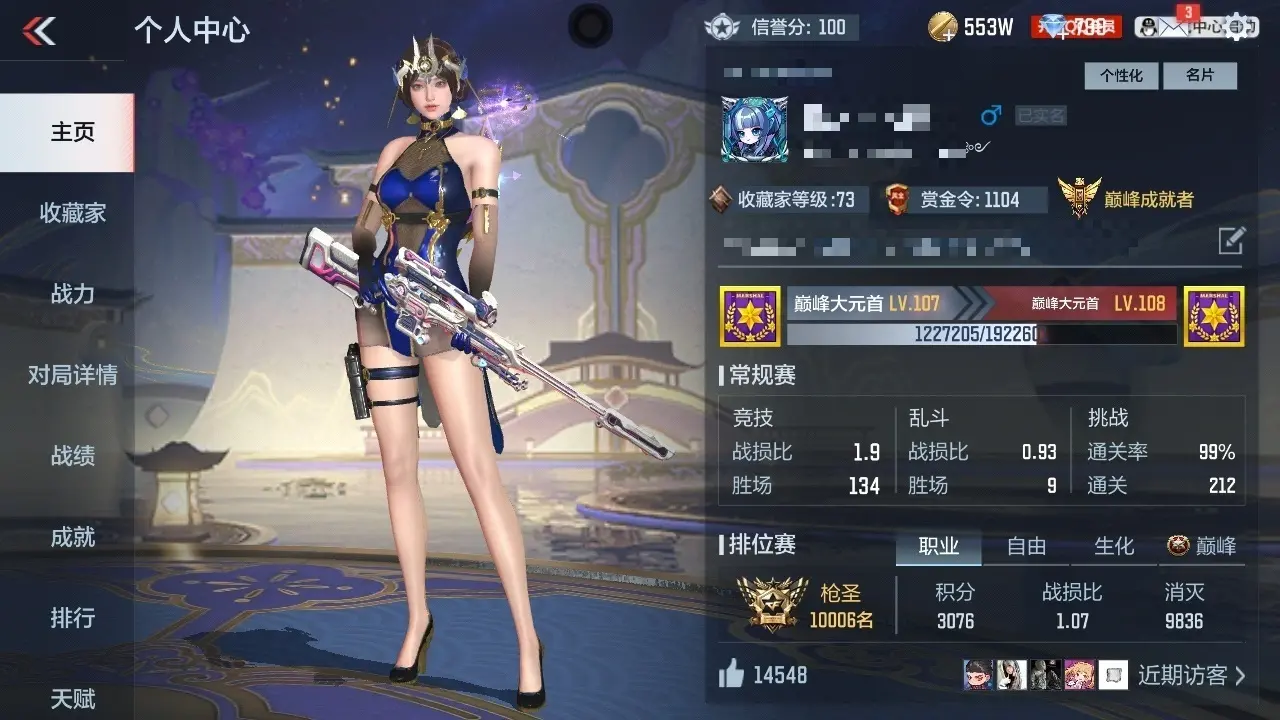
Task: Click the player avatar portrait
Action: click(x=754, y=130)
